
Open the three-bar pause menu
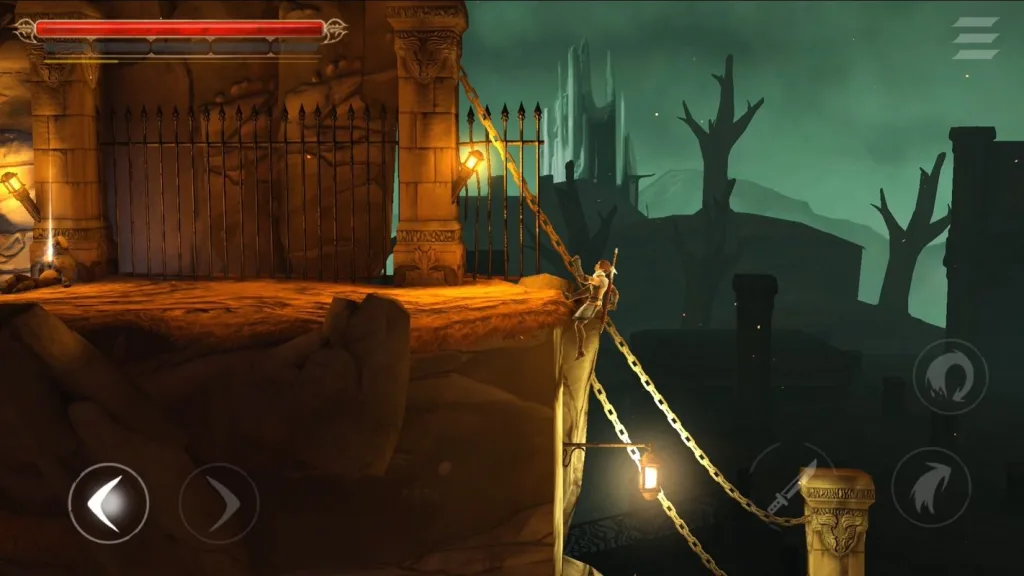975,38
